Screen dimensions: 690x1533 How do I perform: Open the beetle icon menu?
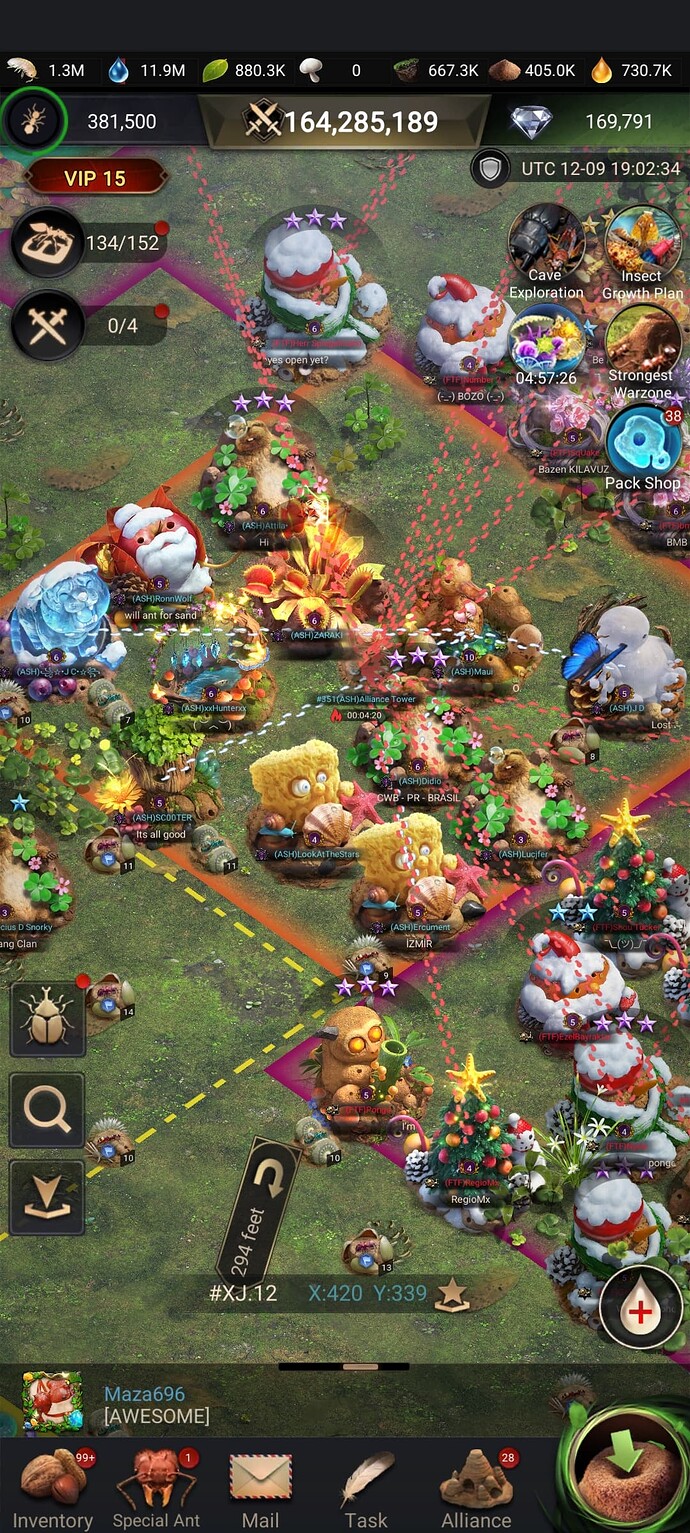(47, 1018)
